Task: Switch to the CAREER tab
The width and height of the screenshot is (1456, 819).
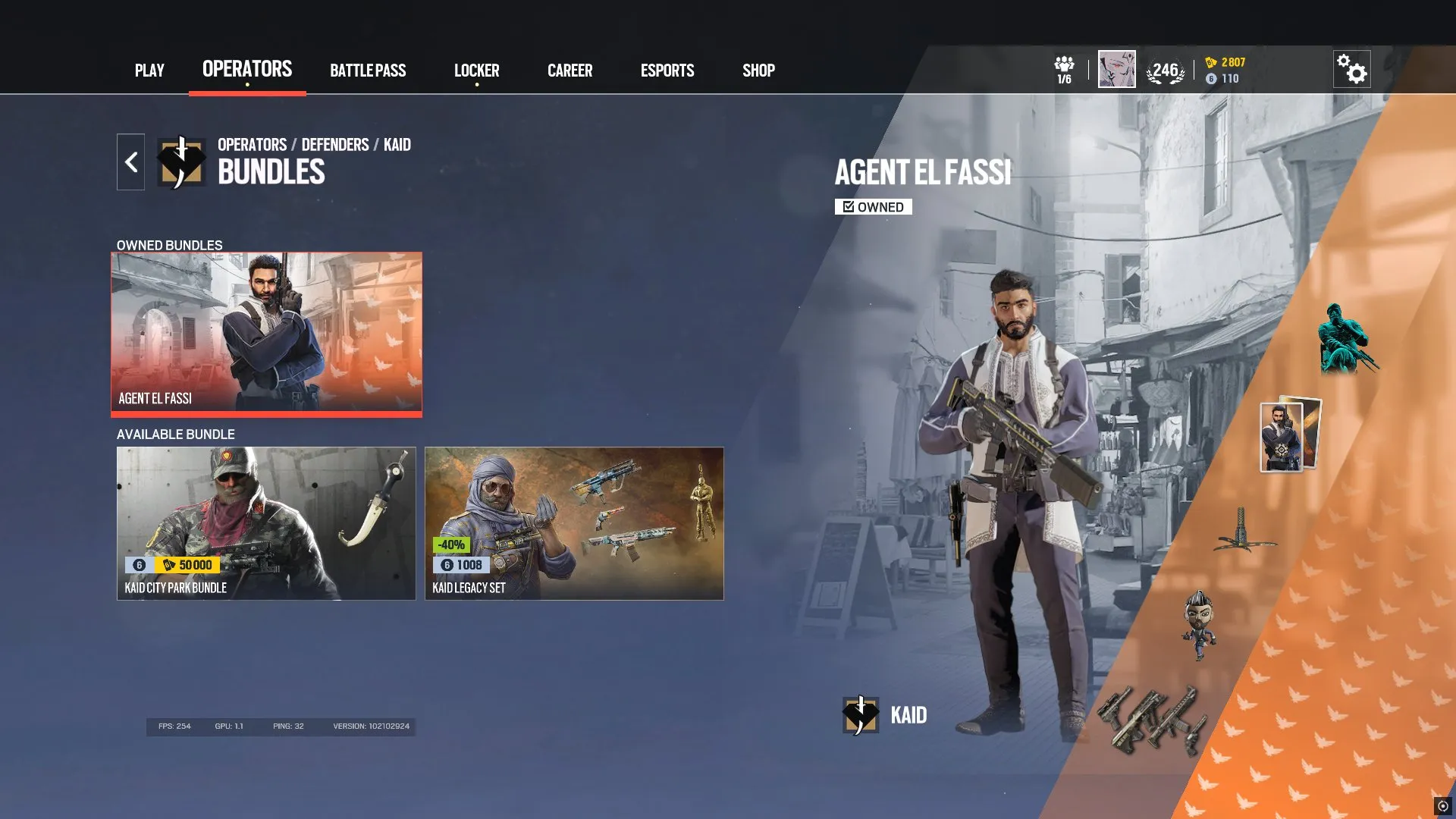Action: tap(570, 71)
